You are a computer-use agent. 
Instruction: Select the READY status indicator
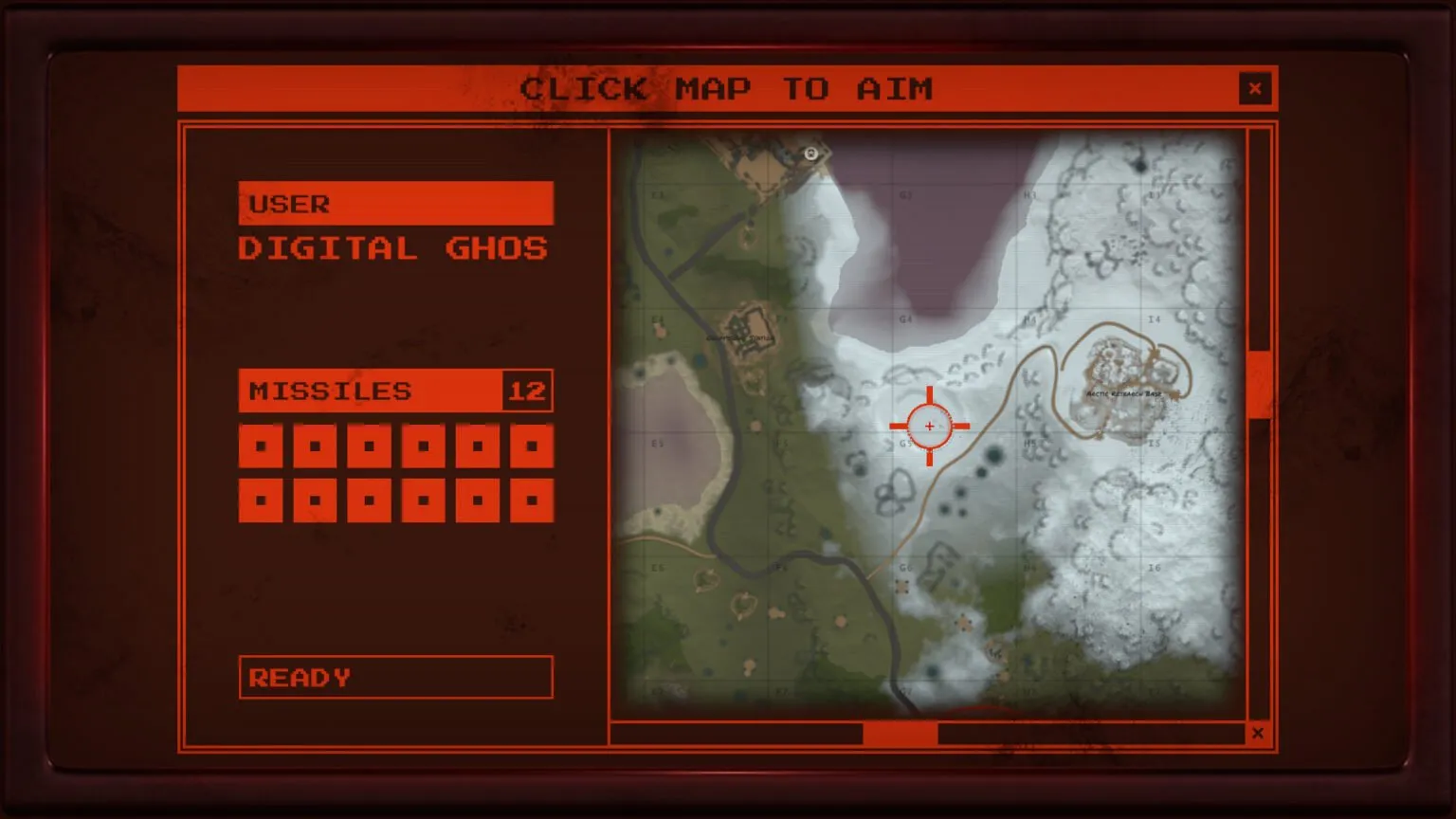point(395,677)
